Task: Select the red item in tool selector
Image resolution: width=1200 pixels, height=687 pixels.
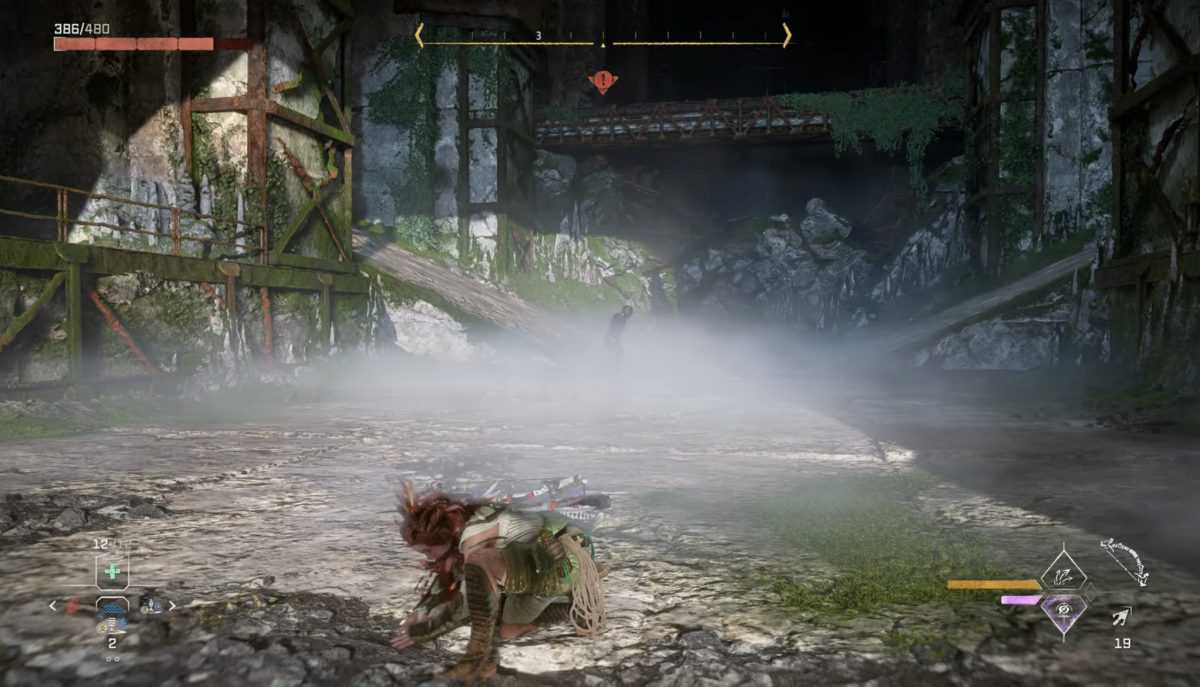Action: click(73, 606)
